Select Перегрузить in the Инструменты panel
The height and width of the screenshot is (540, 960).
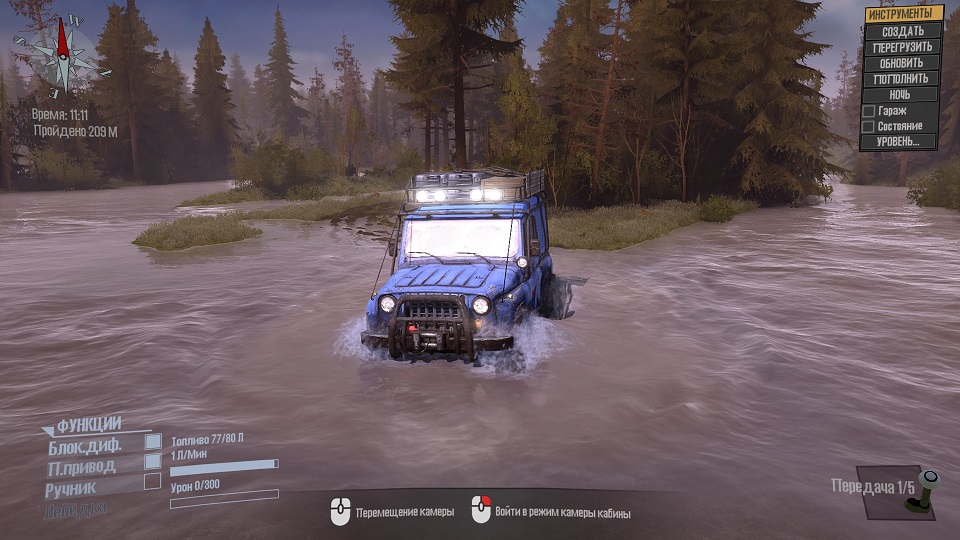tap(903, 47)
